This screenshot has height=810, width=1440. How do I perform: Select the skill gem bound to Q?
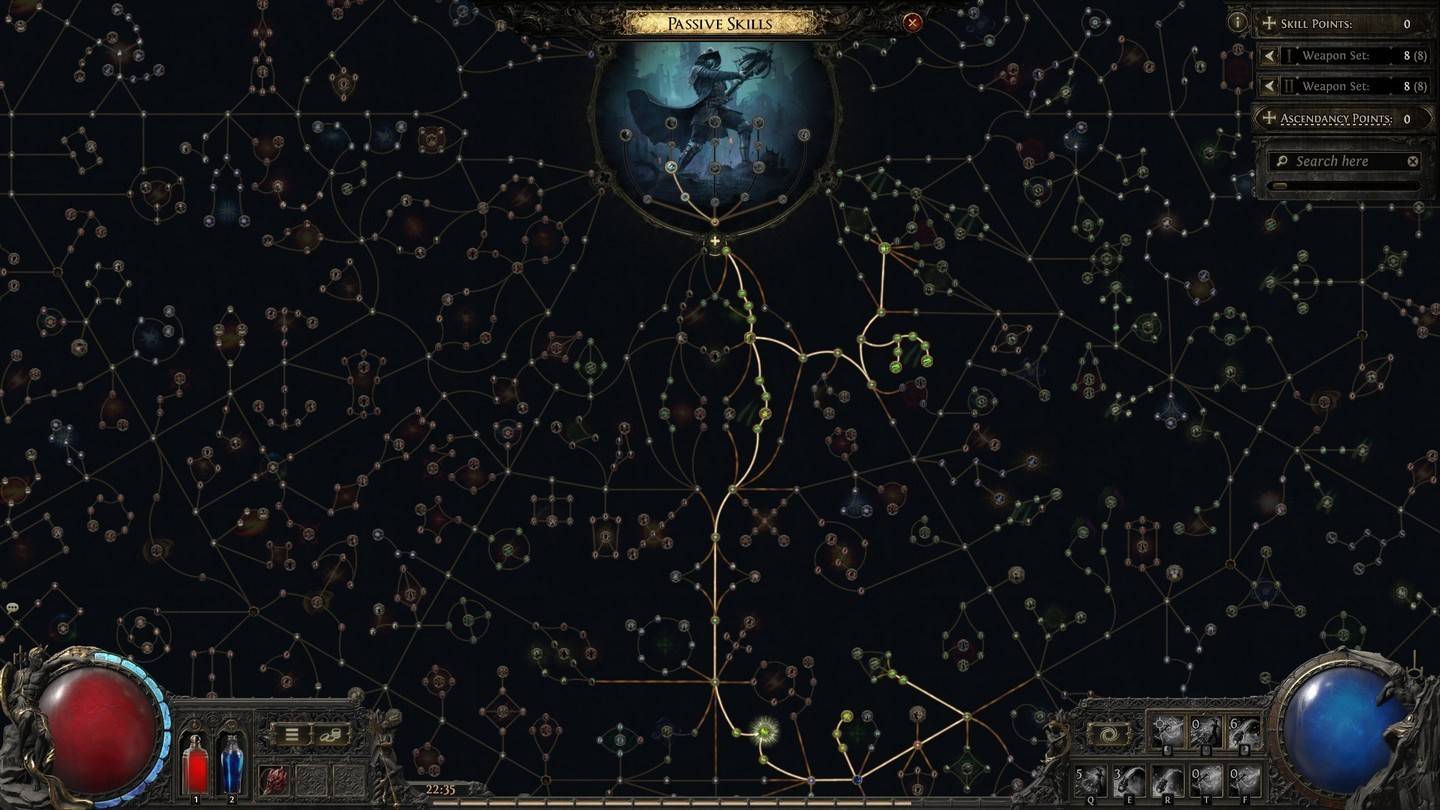pyautogui.click(x=1089, y=779)
